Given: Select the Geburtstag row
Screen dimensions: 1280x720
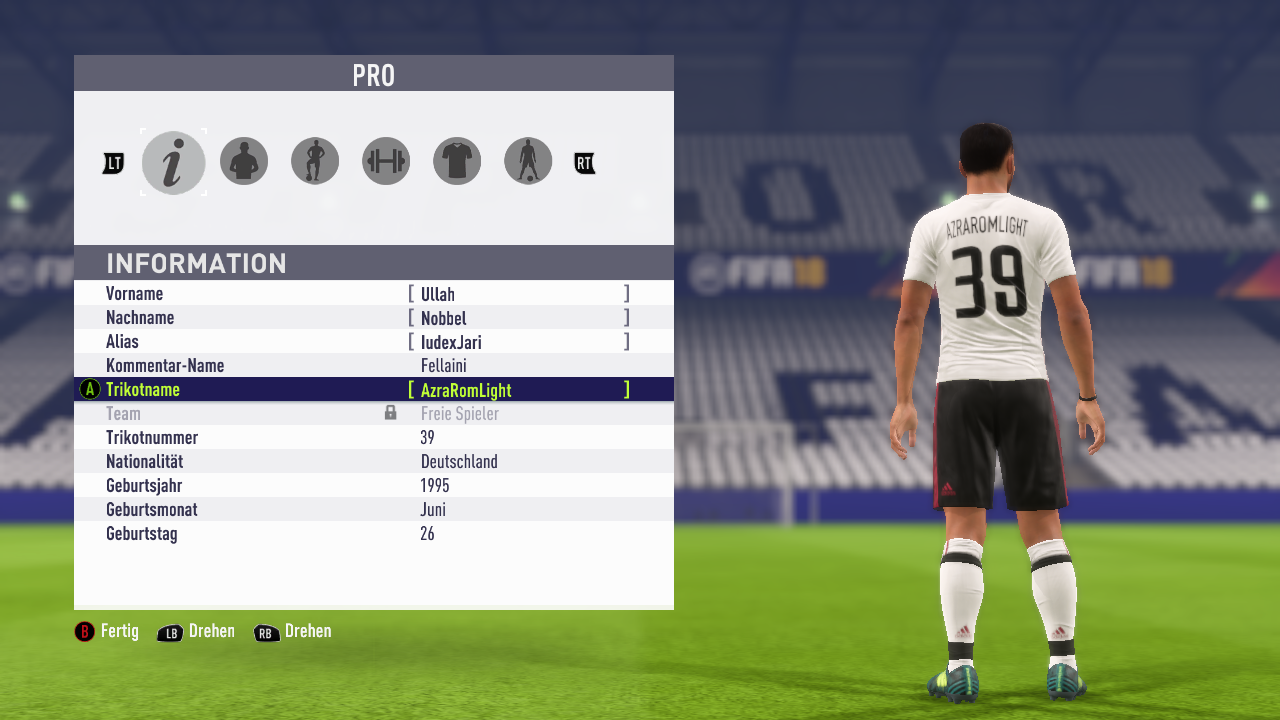Looking at the screenshot, I should pos(373,534).
